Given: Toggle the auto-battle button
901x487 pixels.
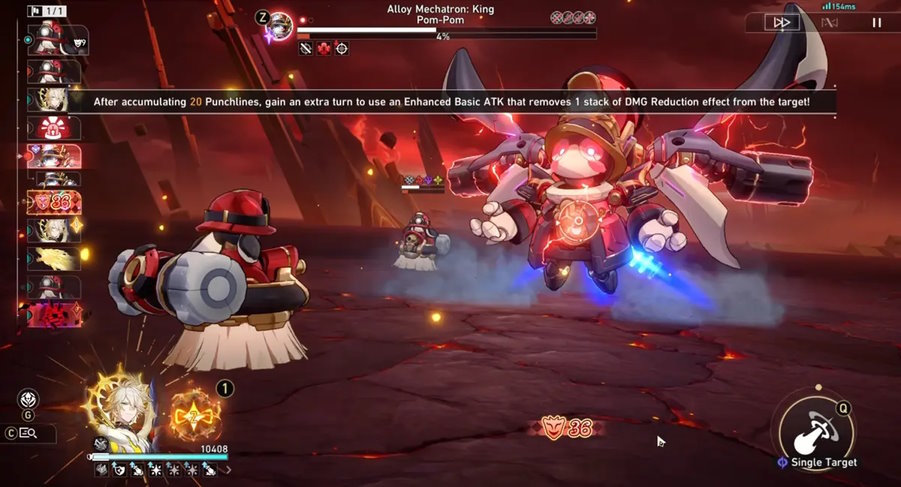Looking at the screenshot, I should coord(829,22).
